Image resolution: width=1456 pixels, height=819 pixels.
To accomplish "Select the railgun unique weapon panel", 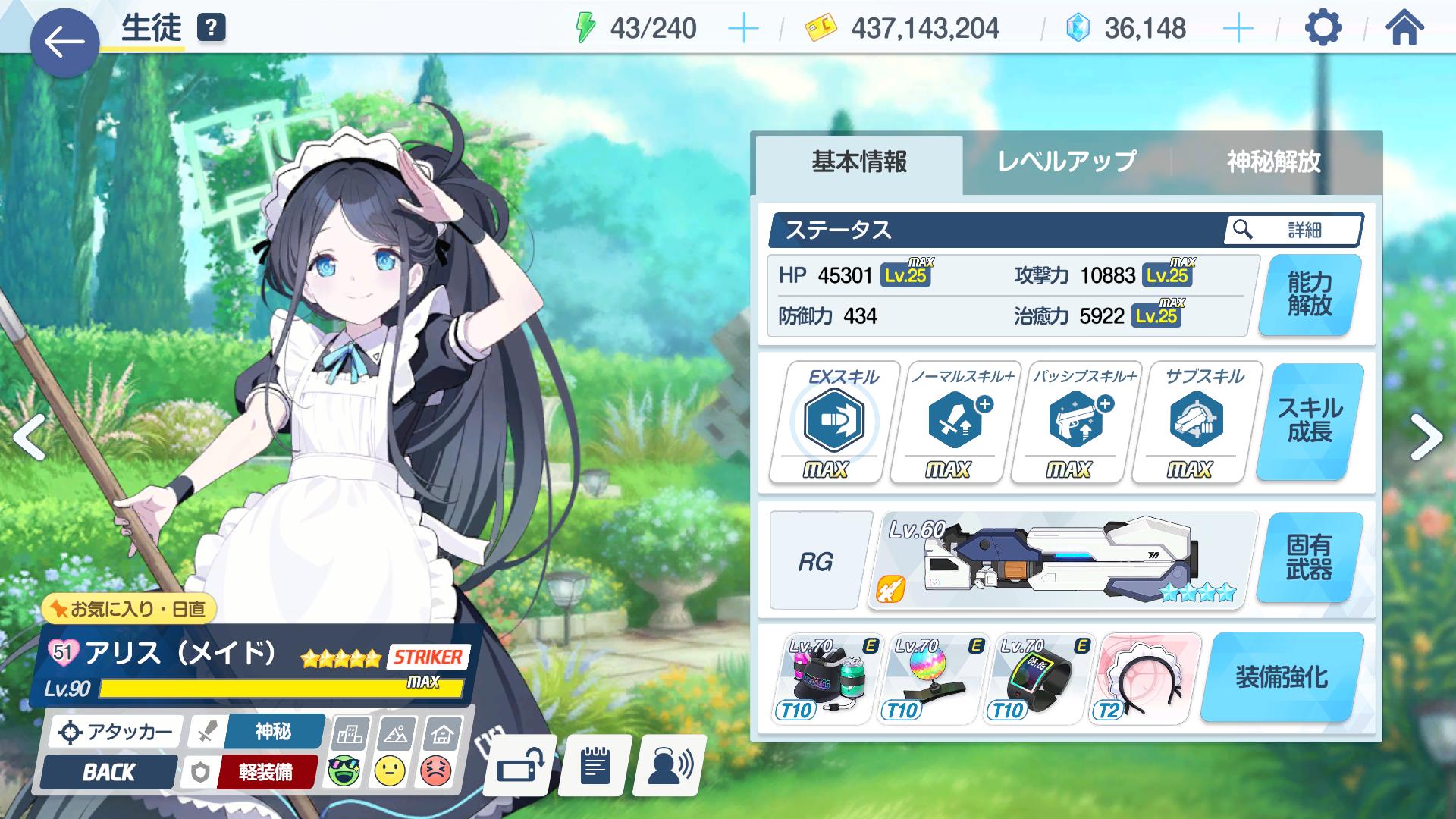I will (x=1062, y=560).
